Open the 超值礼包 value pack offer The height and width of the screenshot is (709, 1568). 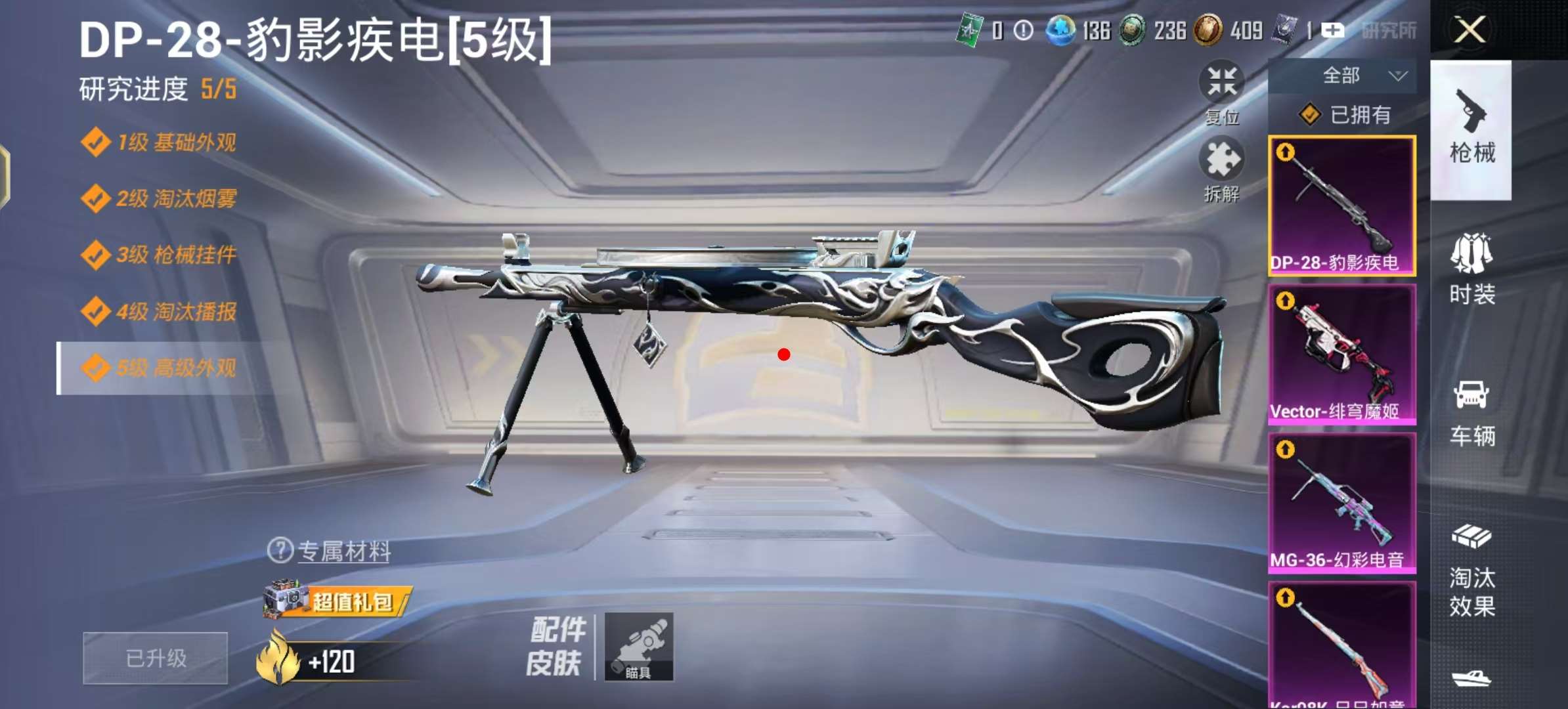[337, 600]
